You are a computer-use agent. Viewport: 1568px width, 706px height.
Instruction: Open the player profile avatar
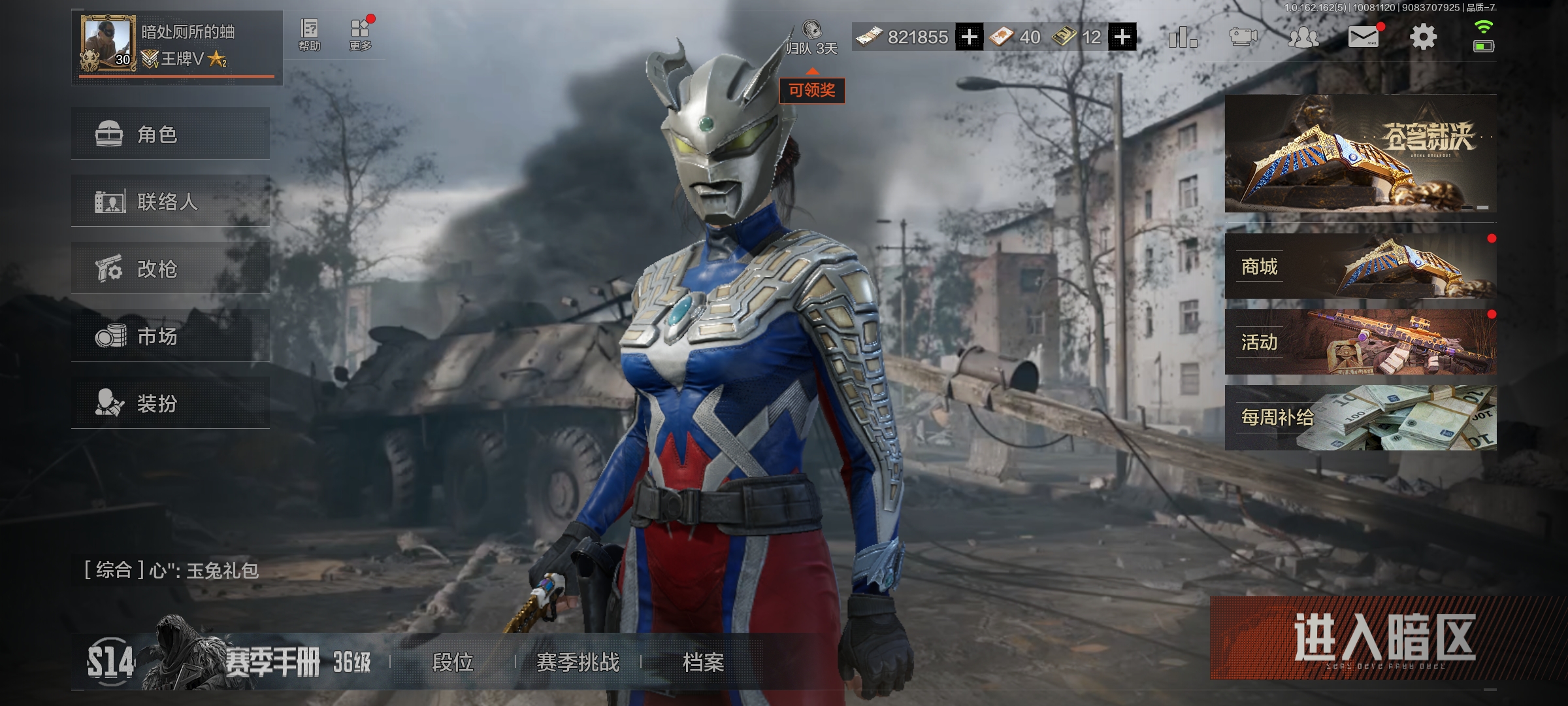[107, 43]
